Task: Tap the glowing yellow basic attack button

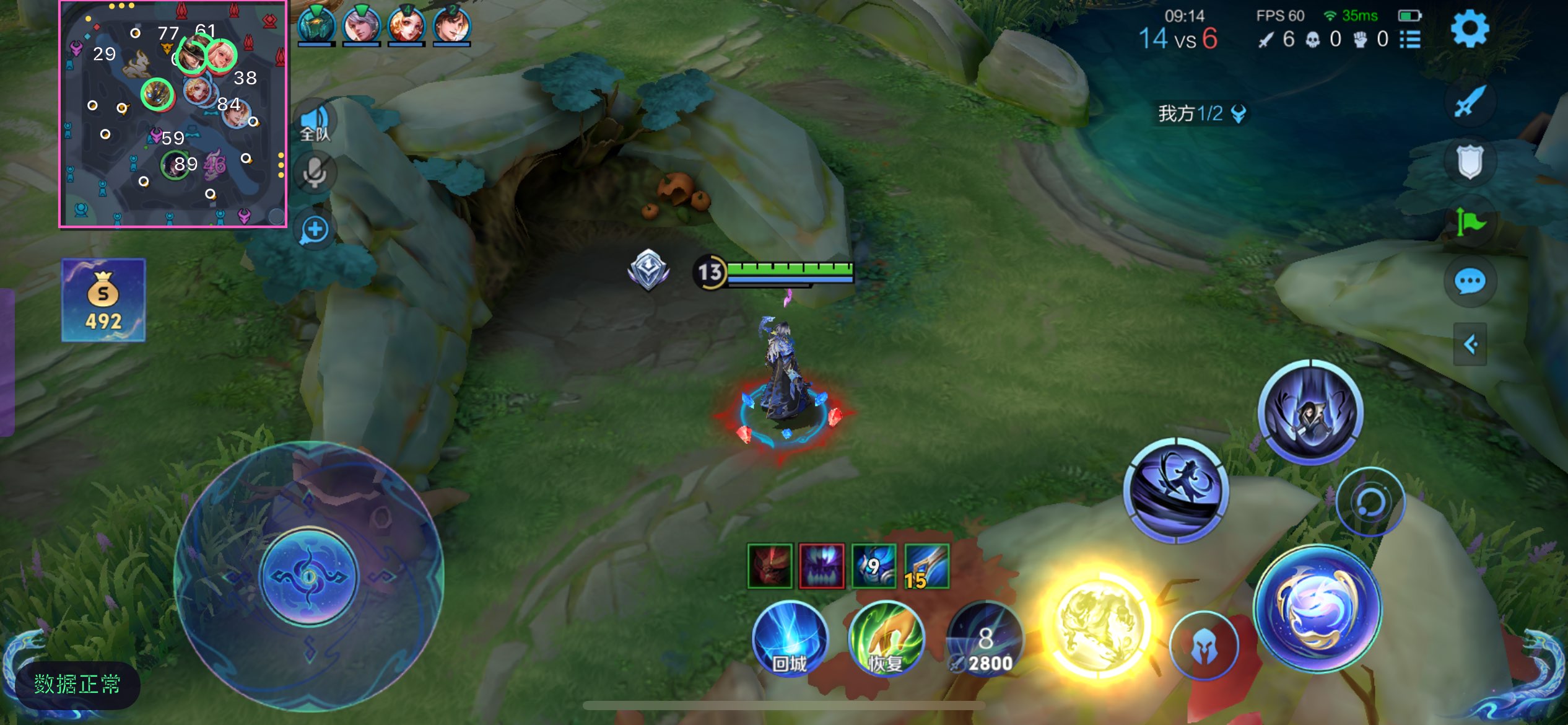Action: (x=1098, y=627)
